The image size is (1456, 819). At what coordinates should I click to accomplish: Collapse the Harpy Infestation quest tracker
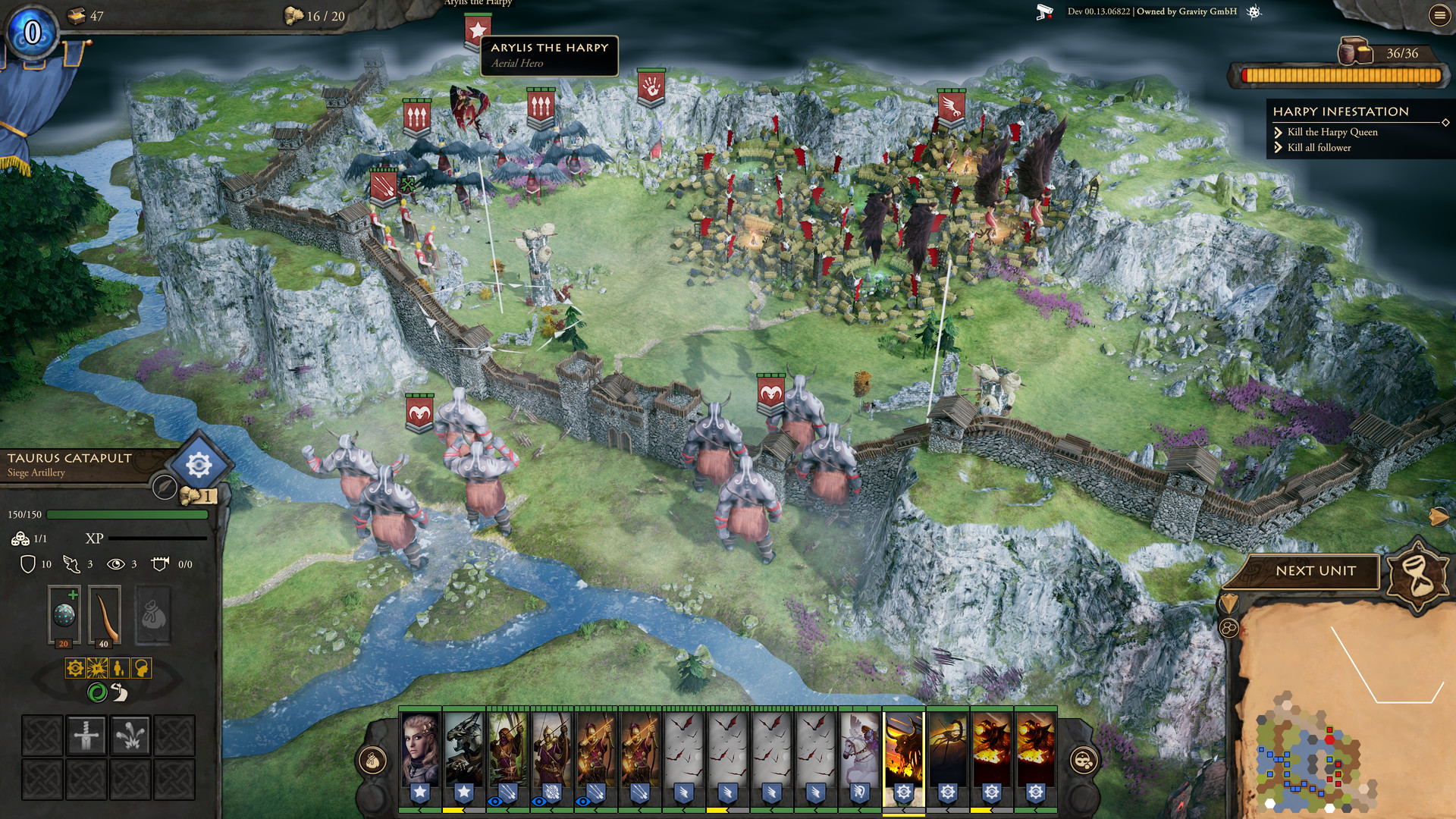click(x=1447, y=123)
